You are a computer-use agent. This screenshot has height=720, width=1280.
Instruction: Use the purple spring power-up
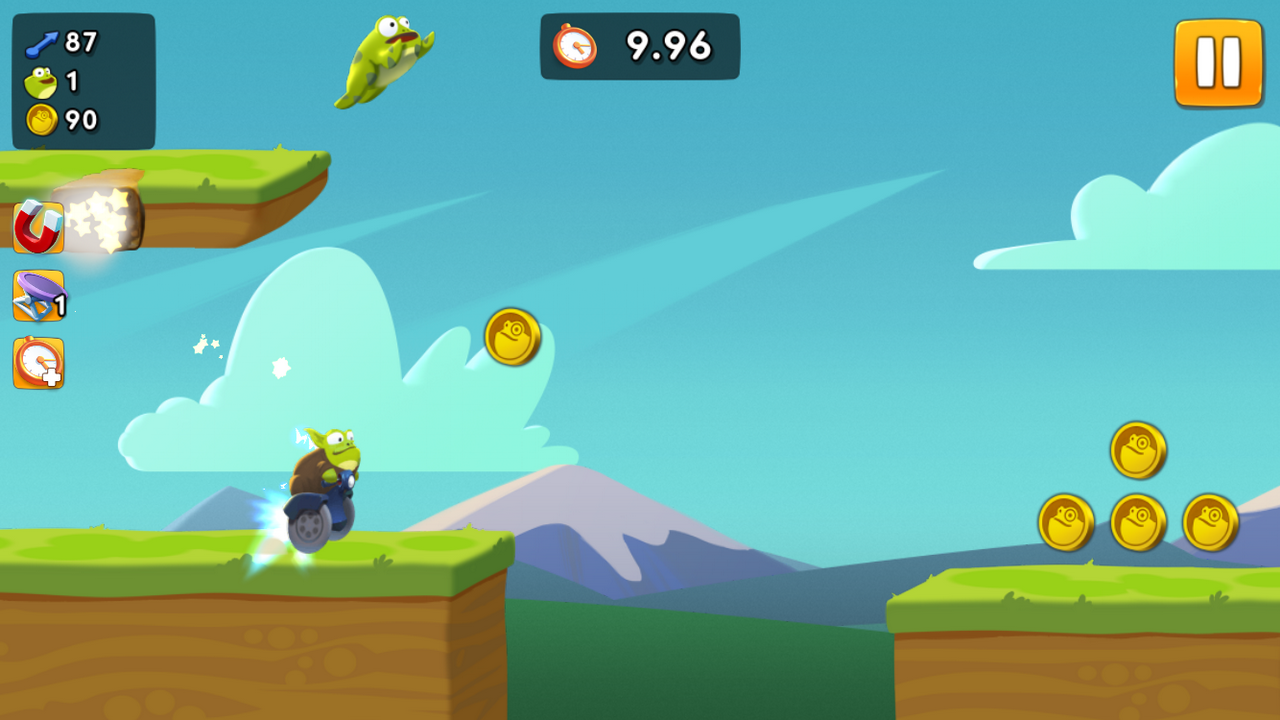pyautogui.click(x=38, y=296)
